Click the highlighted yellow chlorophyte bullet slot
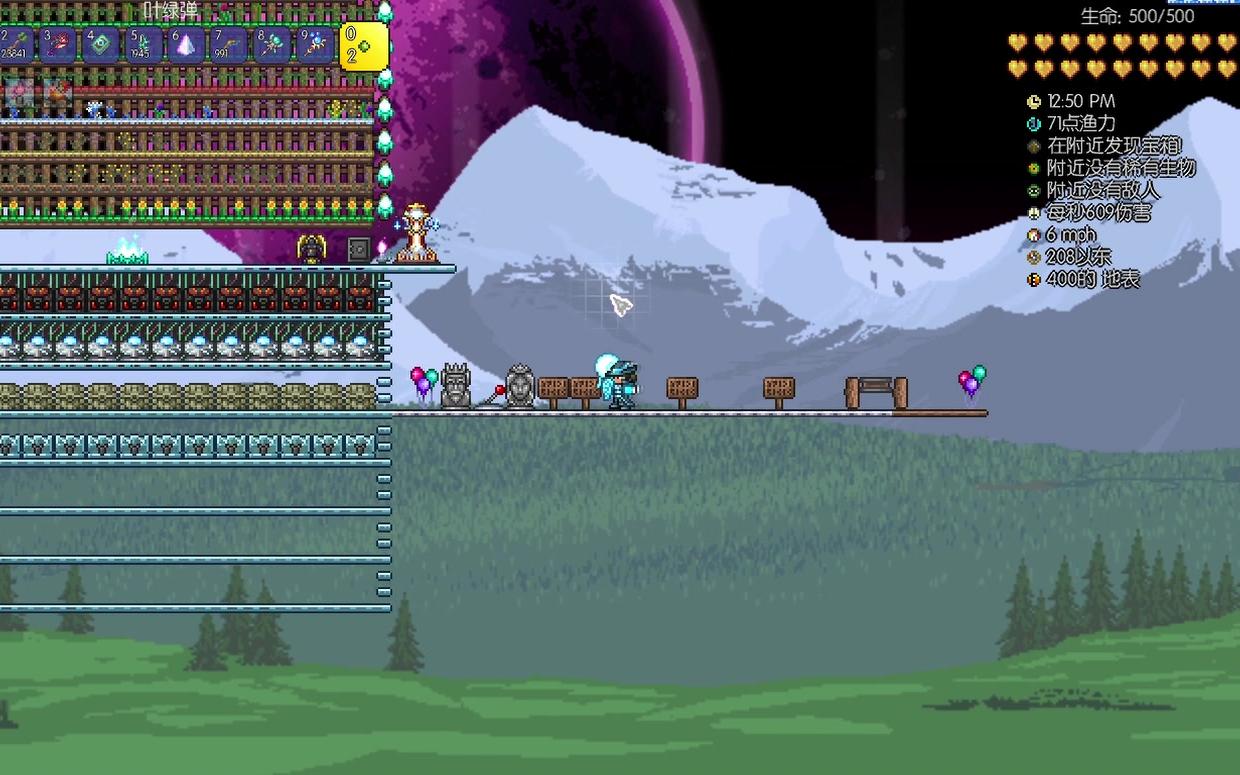 pyautogui.click(x=363, y=46)
